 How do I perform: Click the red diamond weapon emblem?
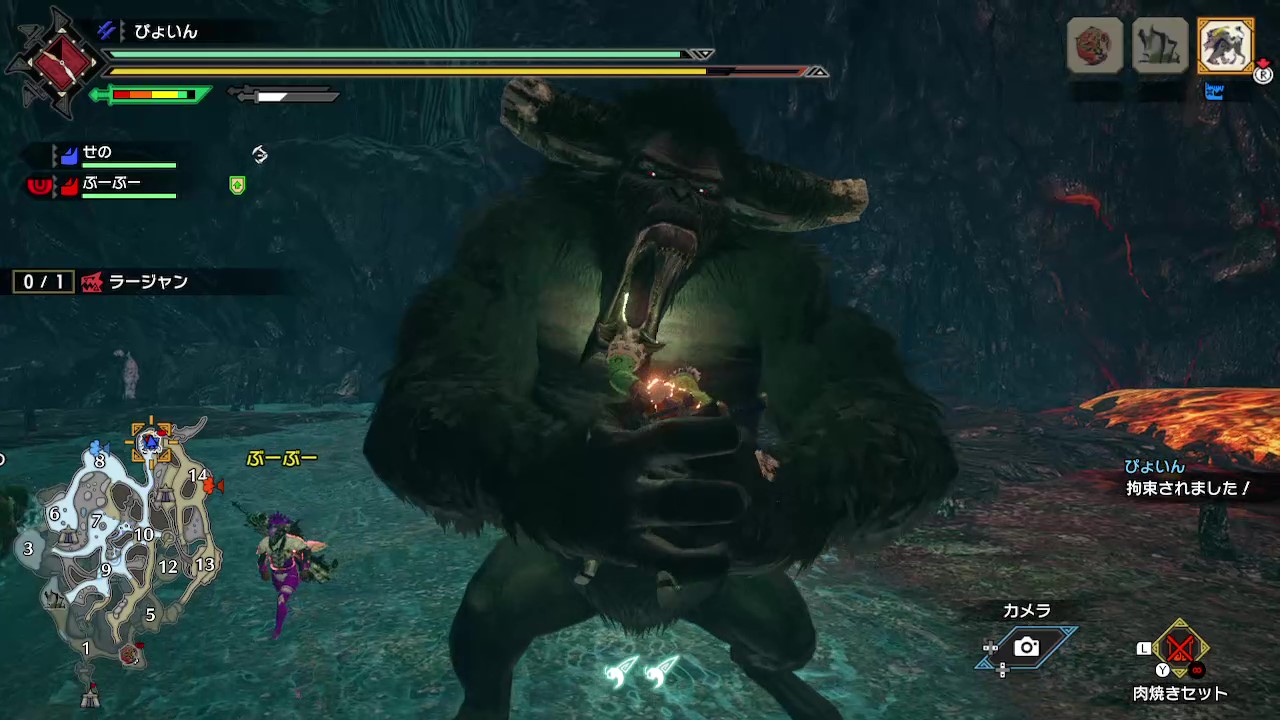click(60, 62)
